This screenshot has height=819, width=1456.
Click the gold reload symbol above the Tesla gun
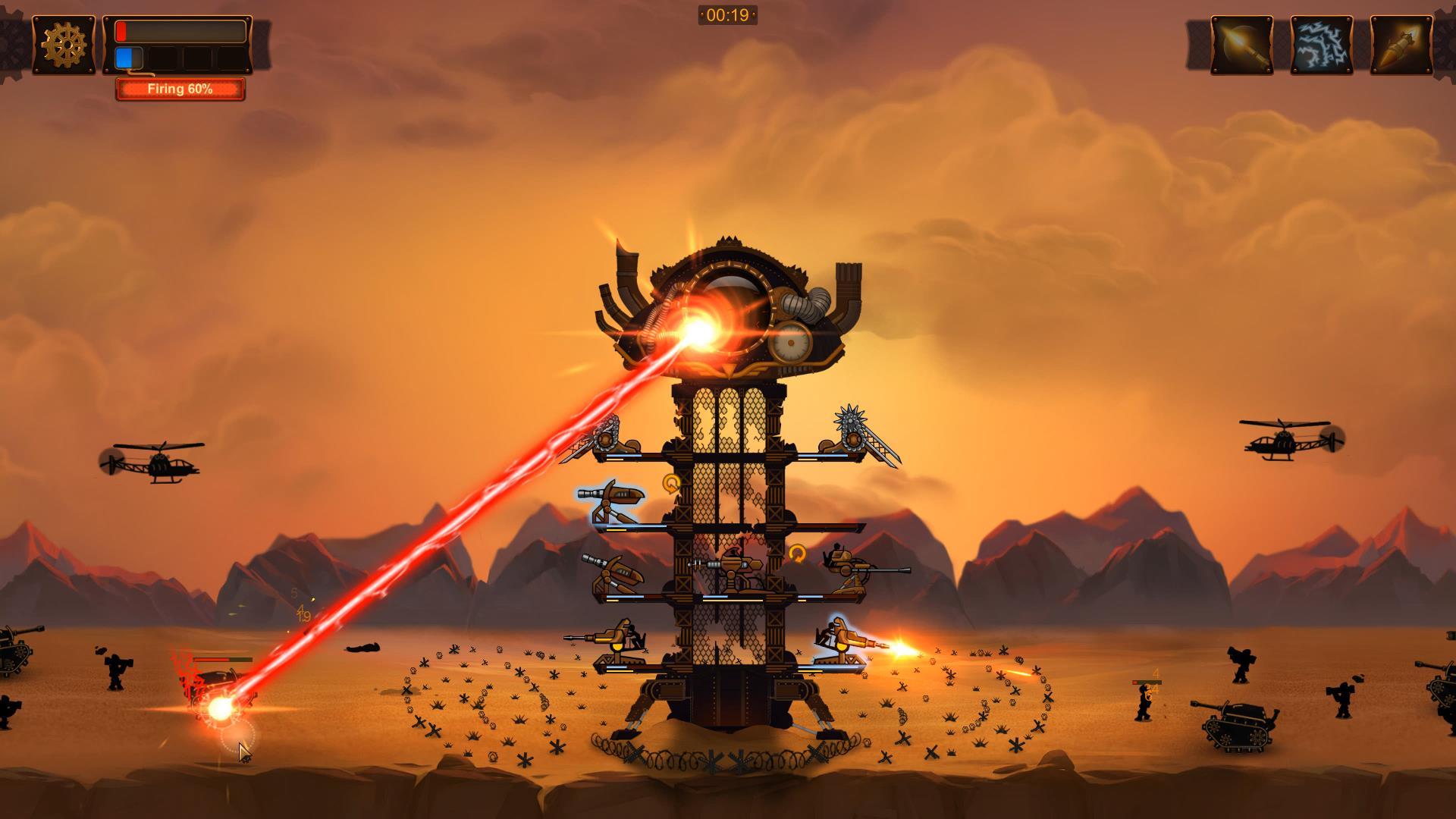pos(670,483)
